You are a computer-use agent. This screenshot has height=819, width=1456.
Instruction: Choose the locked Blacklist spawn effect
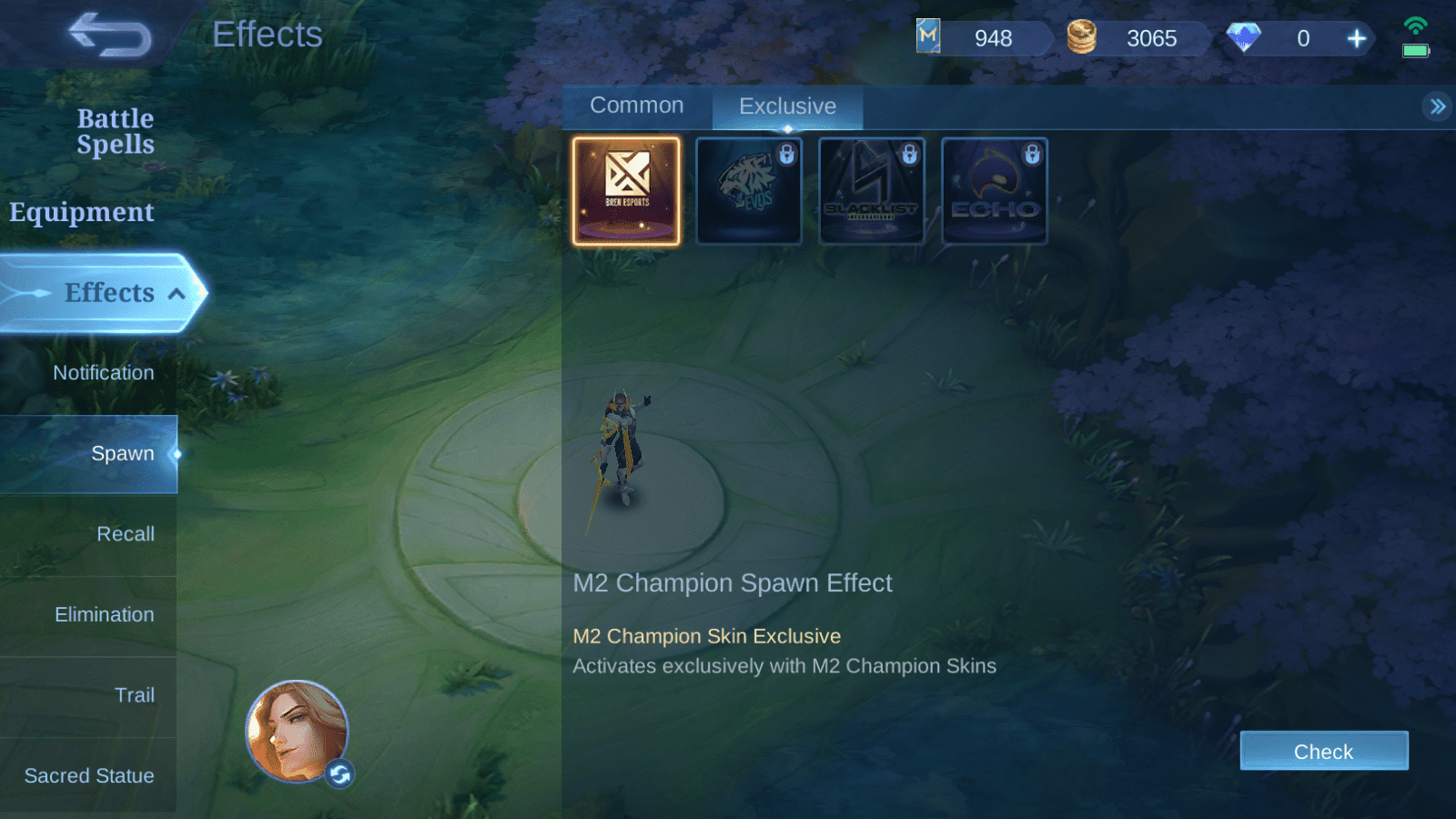tap(872, 191)
